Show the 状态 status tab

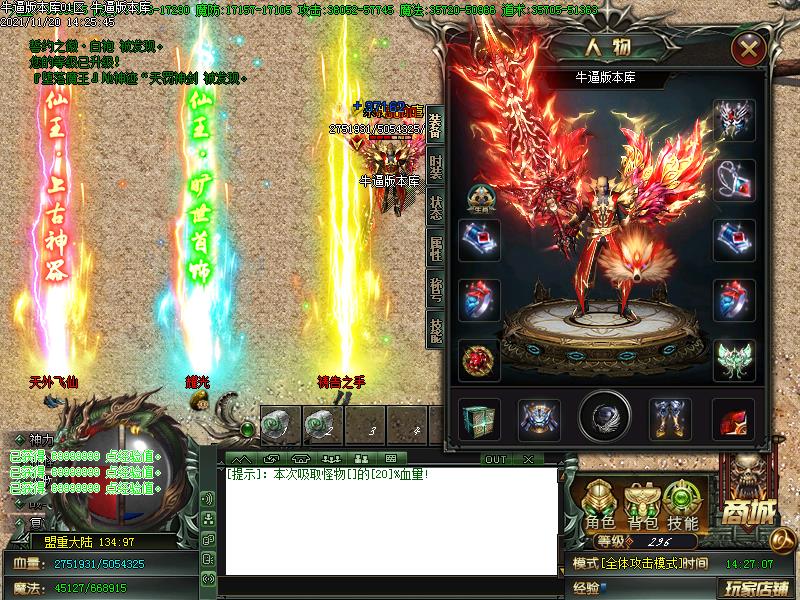(436, 206)
